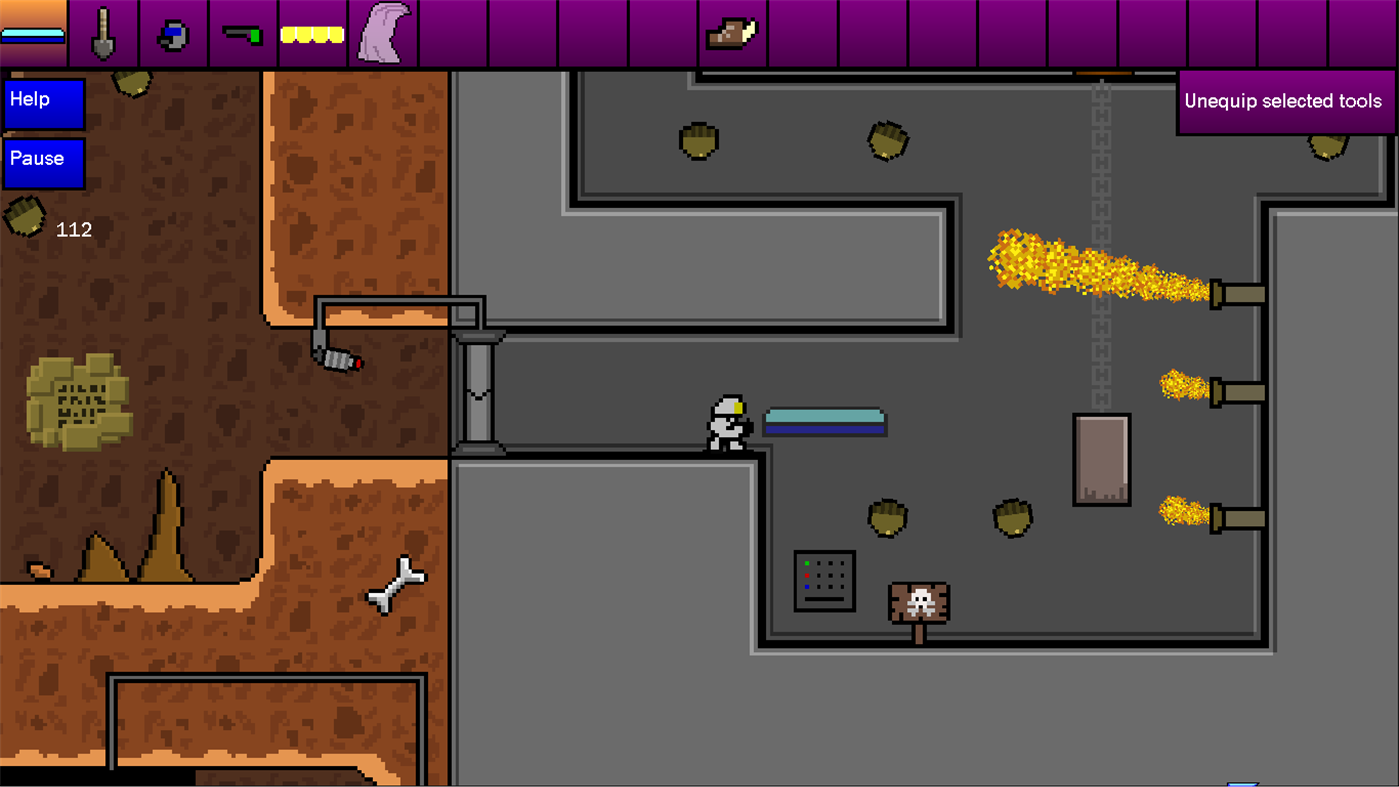The height and width of the screenshot is (787, 1399).
Task: Click the Unequip selected tools button
Action: click(x=1283, y=100)
